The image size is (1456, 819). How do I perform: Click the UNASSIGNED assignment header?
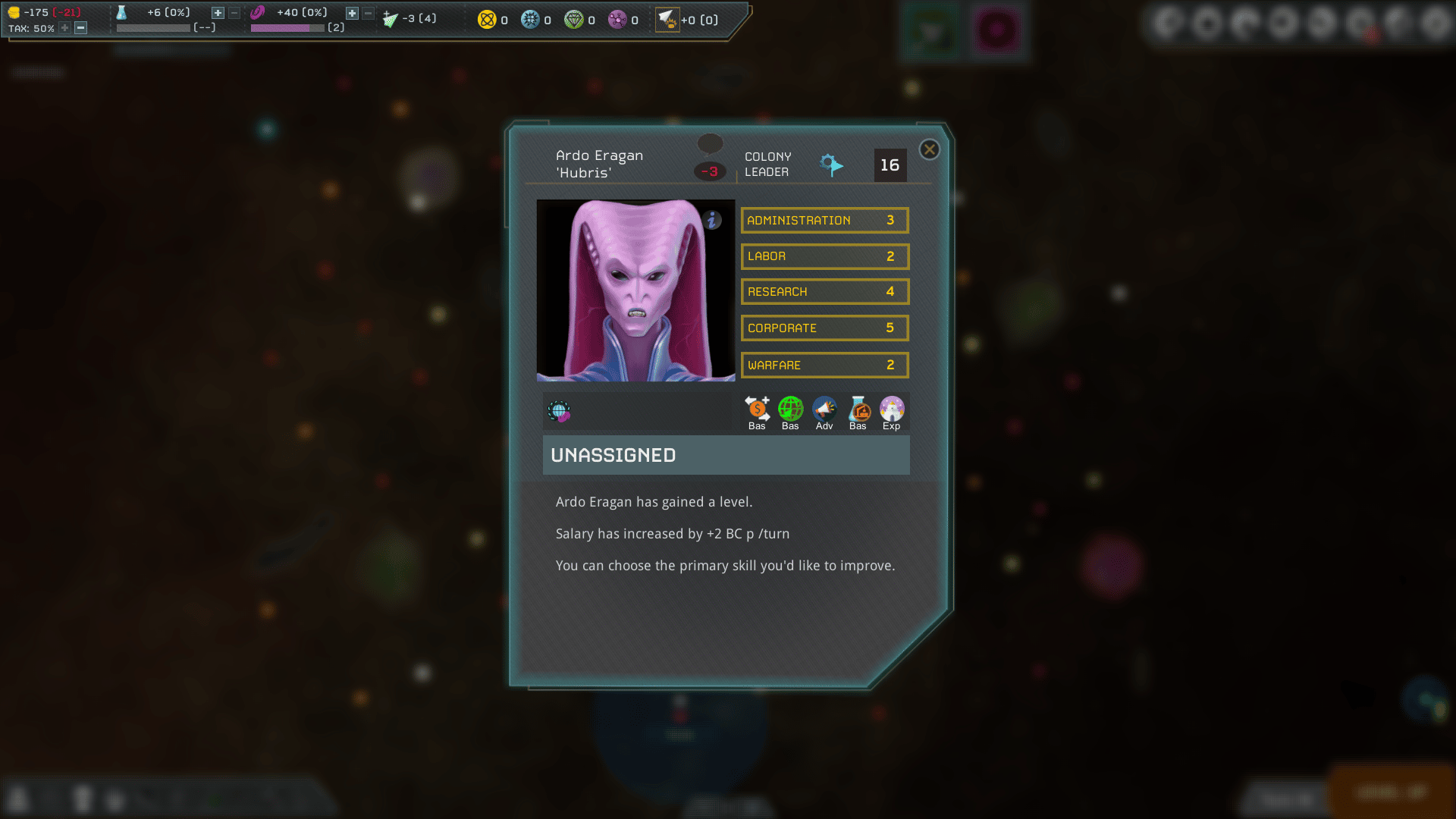726,455
